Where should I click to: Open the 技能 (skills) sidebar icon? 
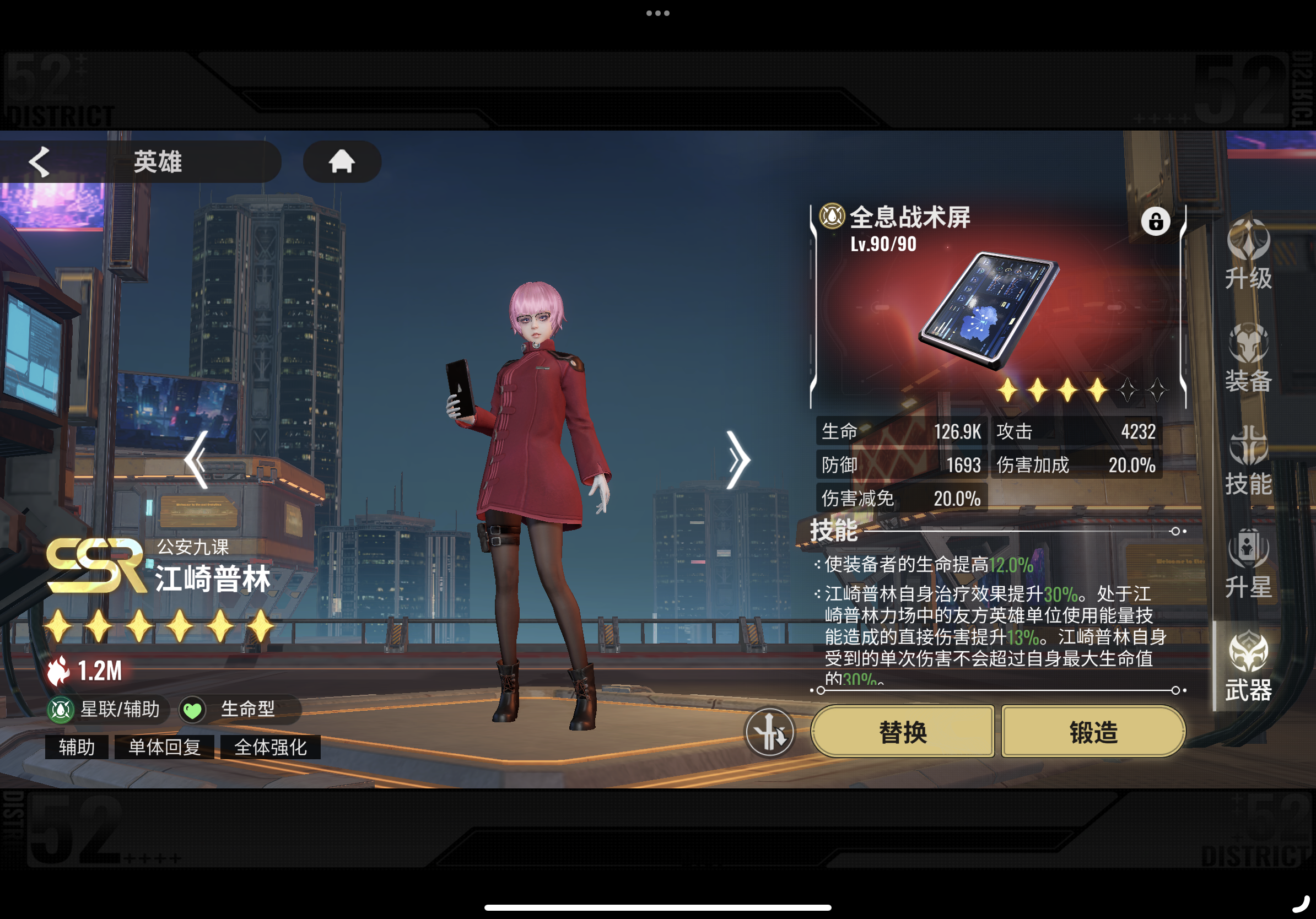(1248, 457)
